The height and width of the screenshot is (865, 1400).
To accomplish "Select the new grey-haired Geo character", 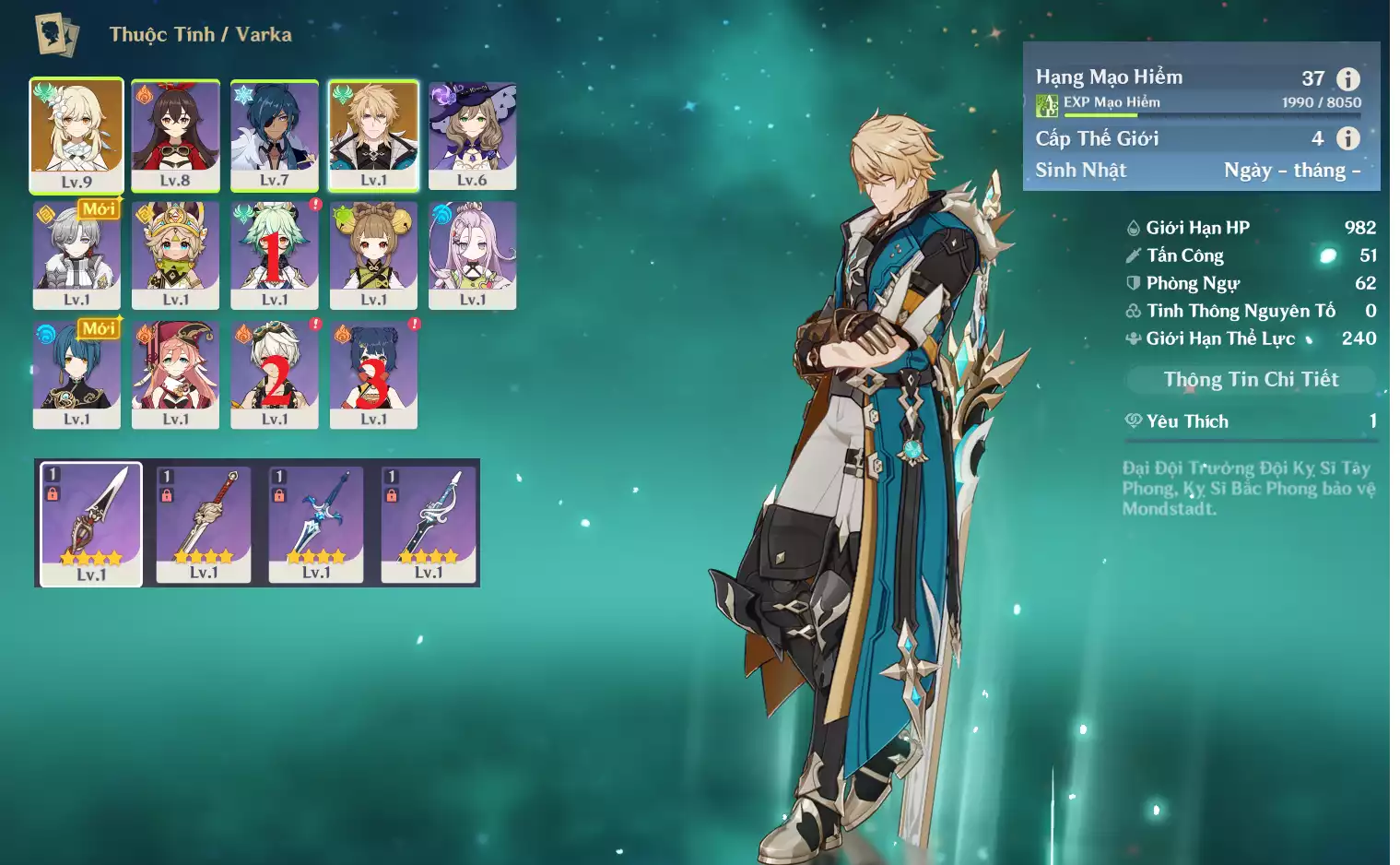I will (76, 255).
